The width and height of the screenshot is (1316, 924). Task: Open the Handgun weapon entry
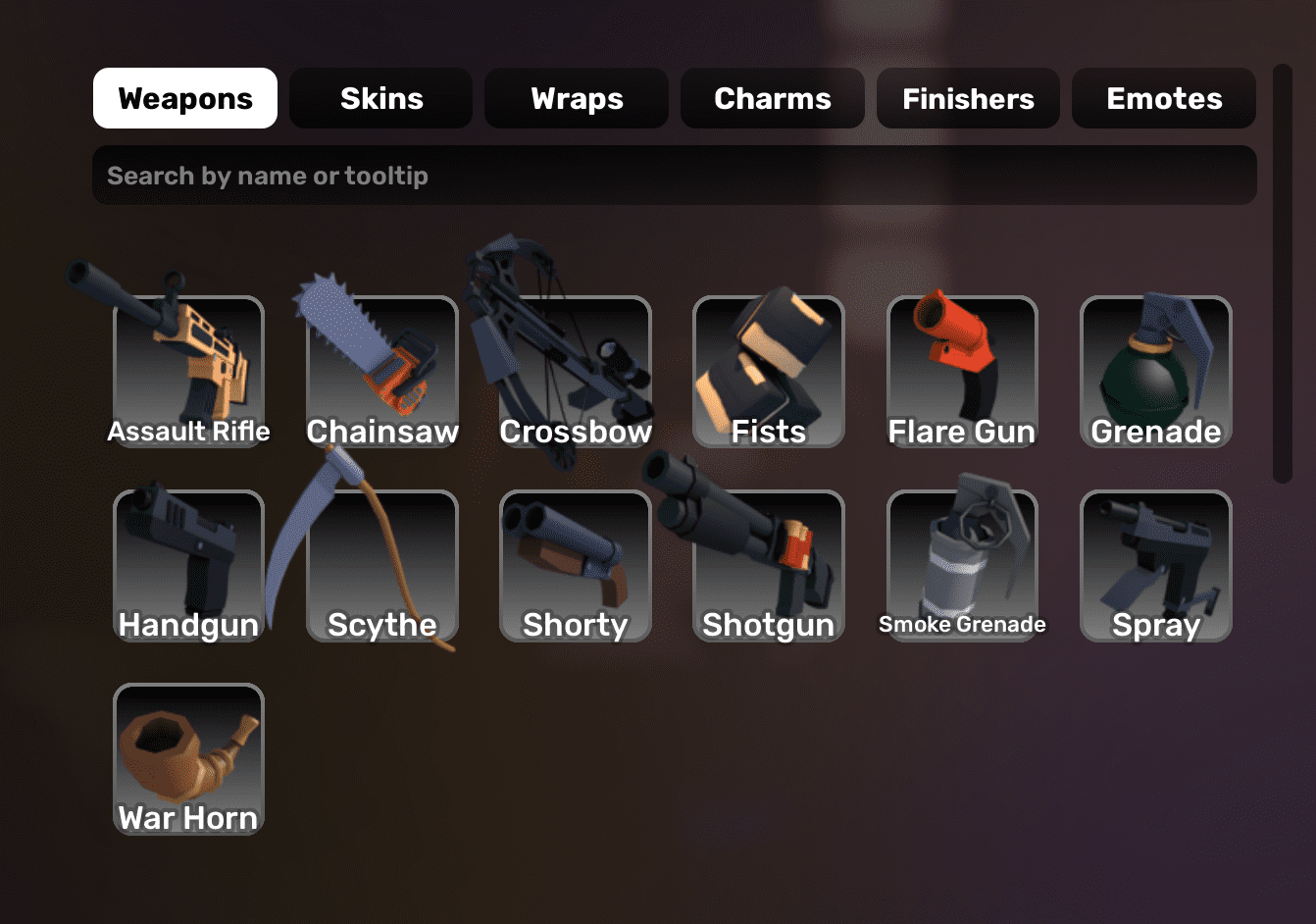click(188, 566)
